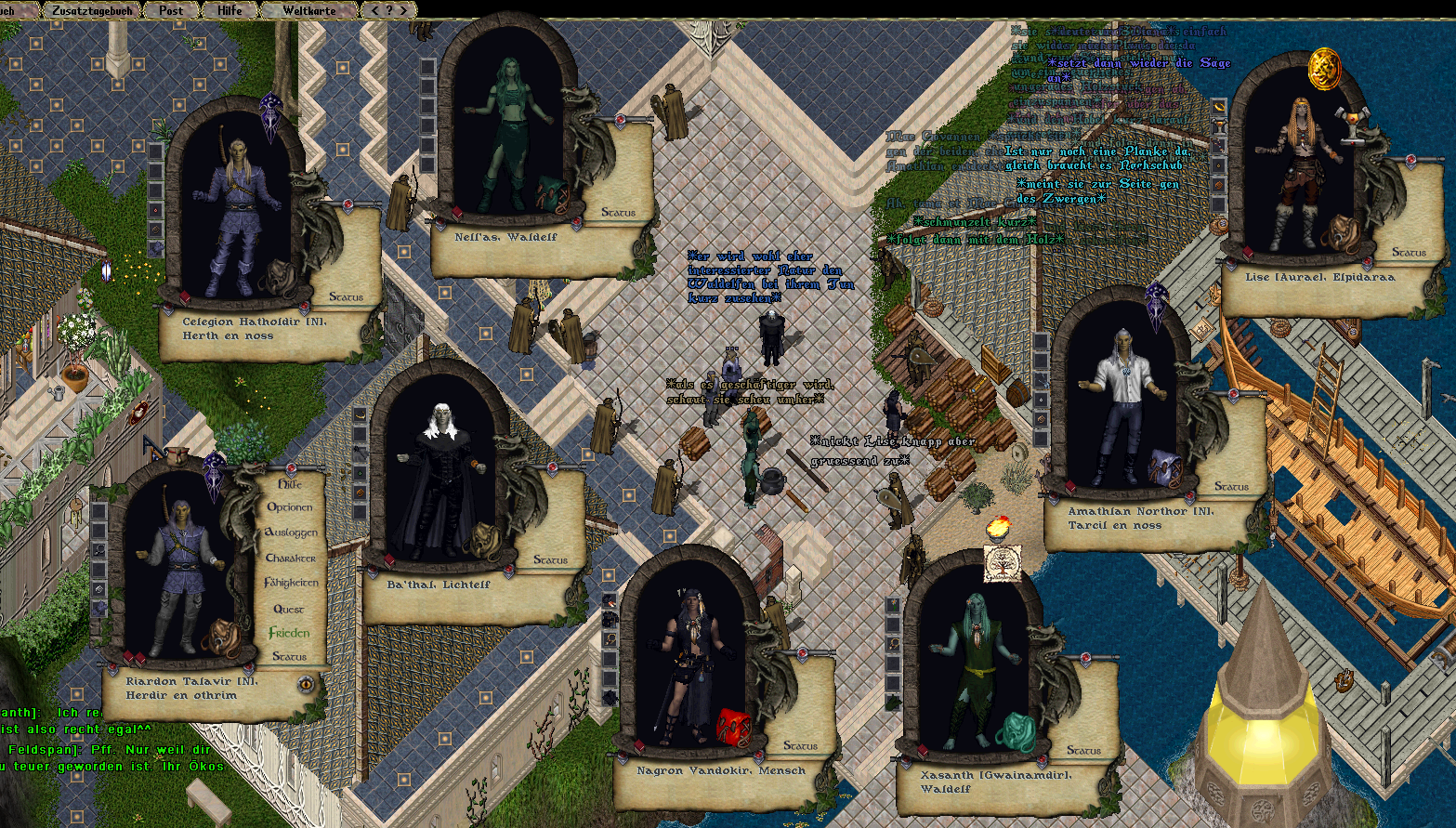
Task: Open the Weltkarte world map
Action: pos(308,10)
